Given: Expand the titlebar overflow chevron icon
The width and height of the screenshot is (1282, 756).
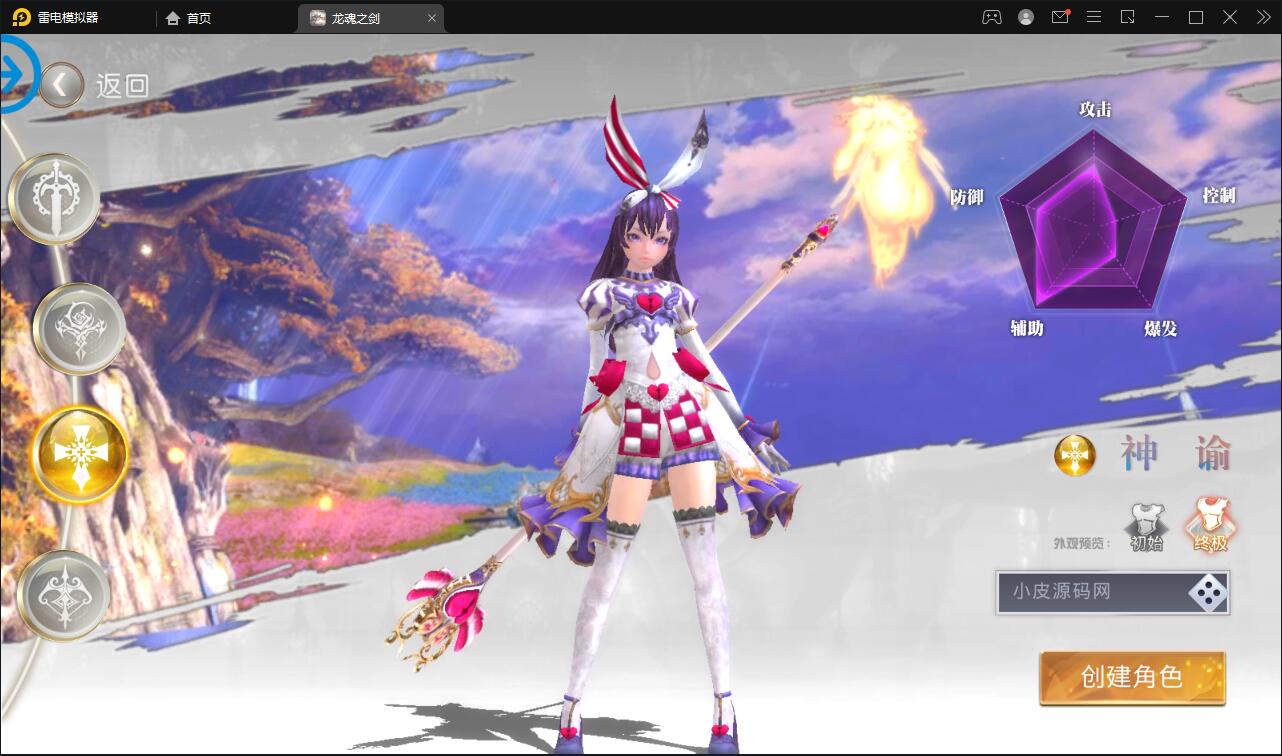Looking at the screenshot, I should pos(1262,17).
